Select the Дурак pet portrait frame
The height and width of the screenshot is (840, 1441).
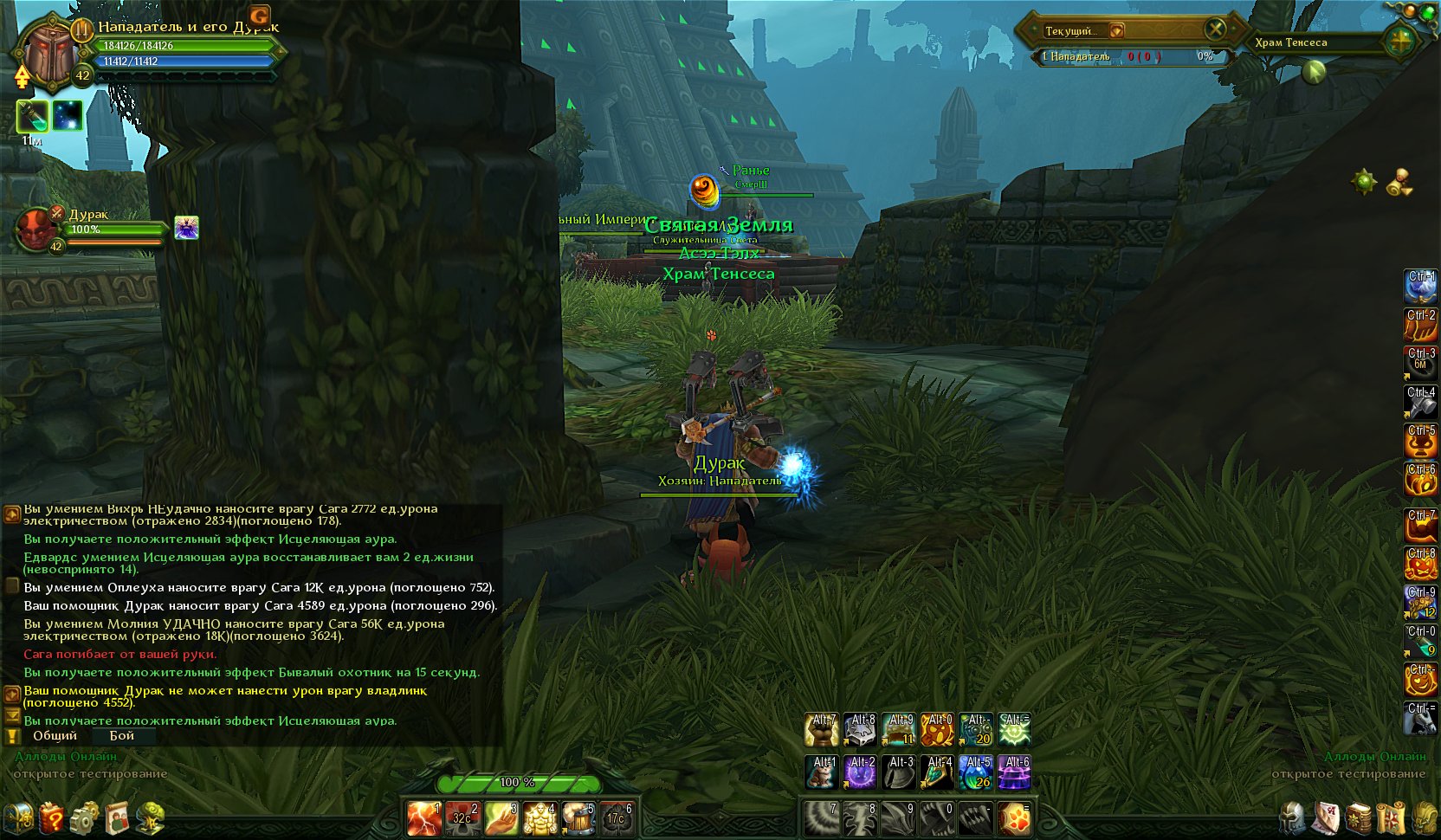(36, 230)
